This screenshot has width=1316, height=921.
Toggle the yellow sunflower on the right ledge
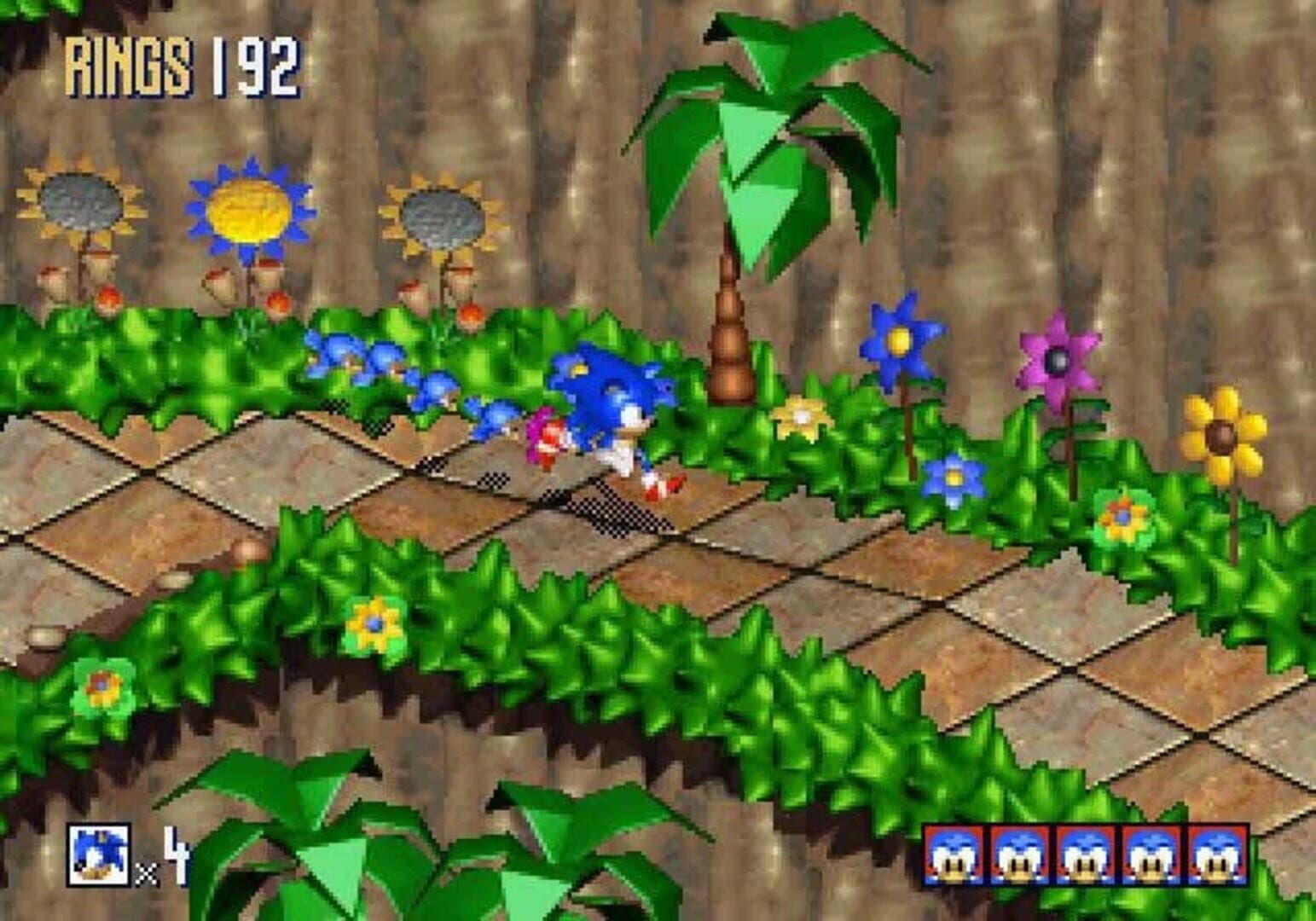tap(1221, 435)
